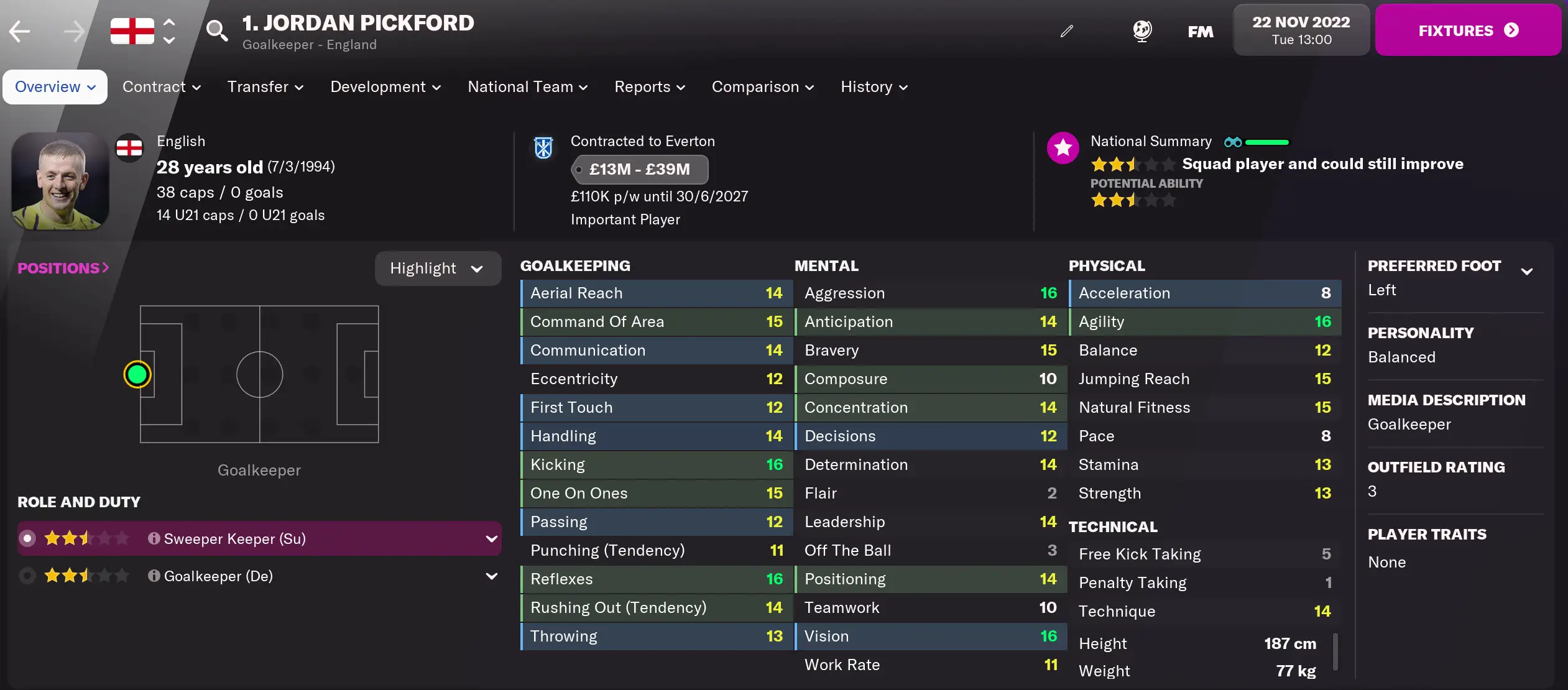
Task: Navigate forward using the right arrow
Action: (73, 30)
